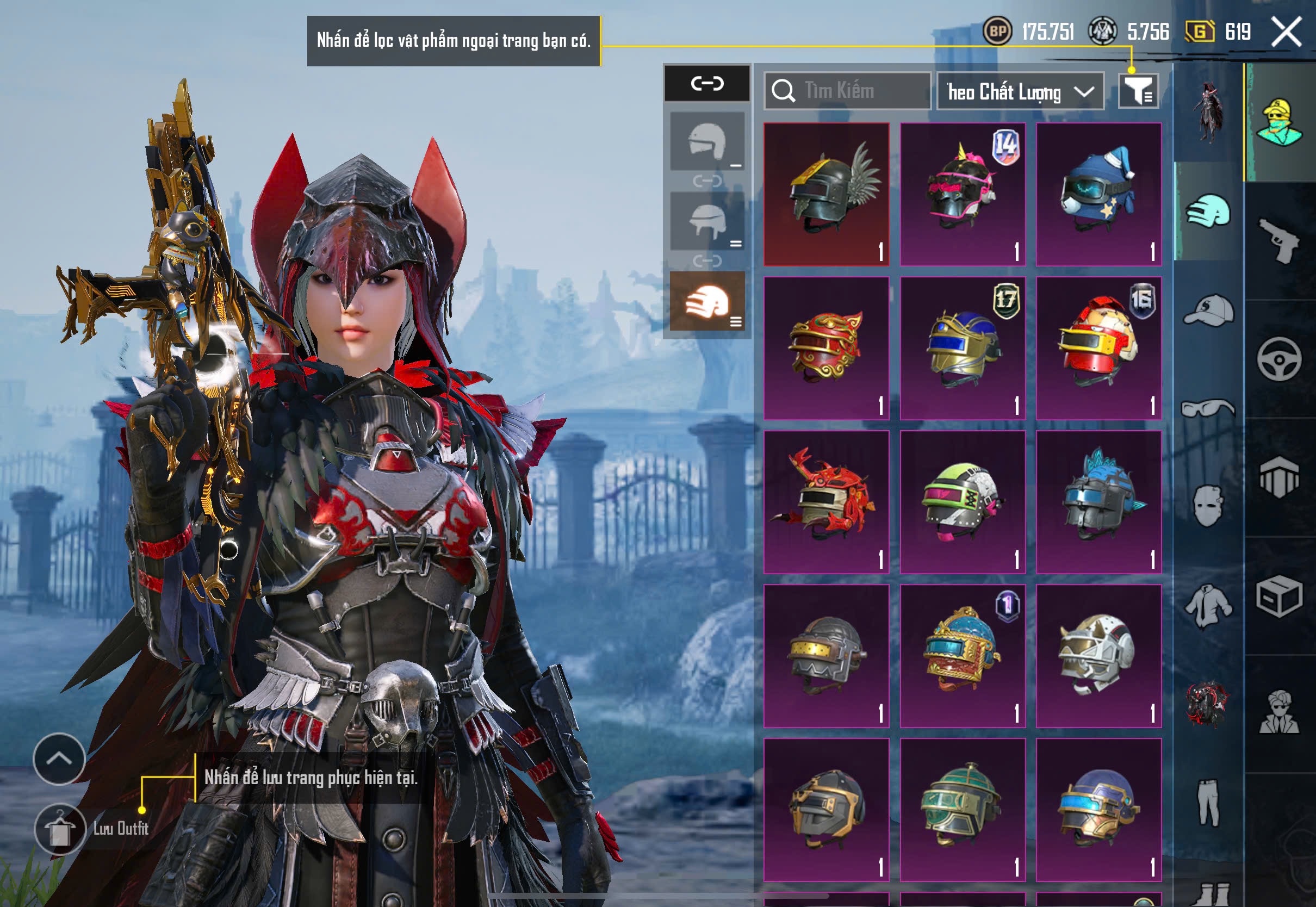Open the shirt clothing category
Screen dimensions: 1316x907
(x=1208, y=606)
